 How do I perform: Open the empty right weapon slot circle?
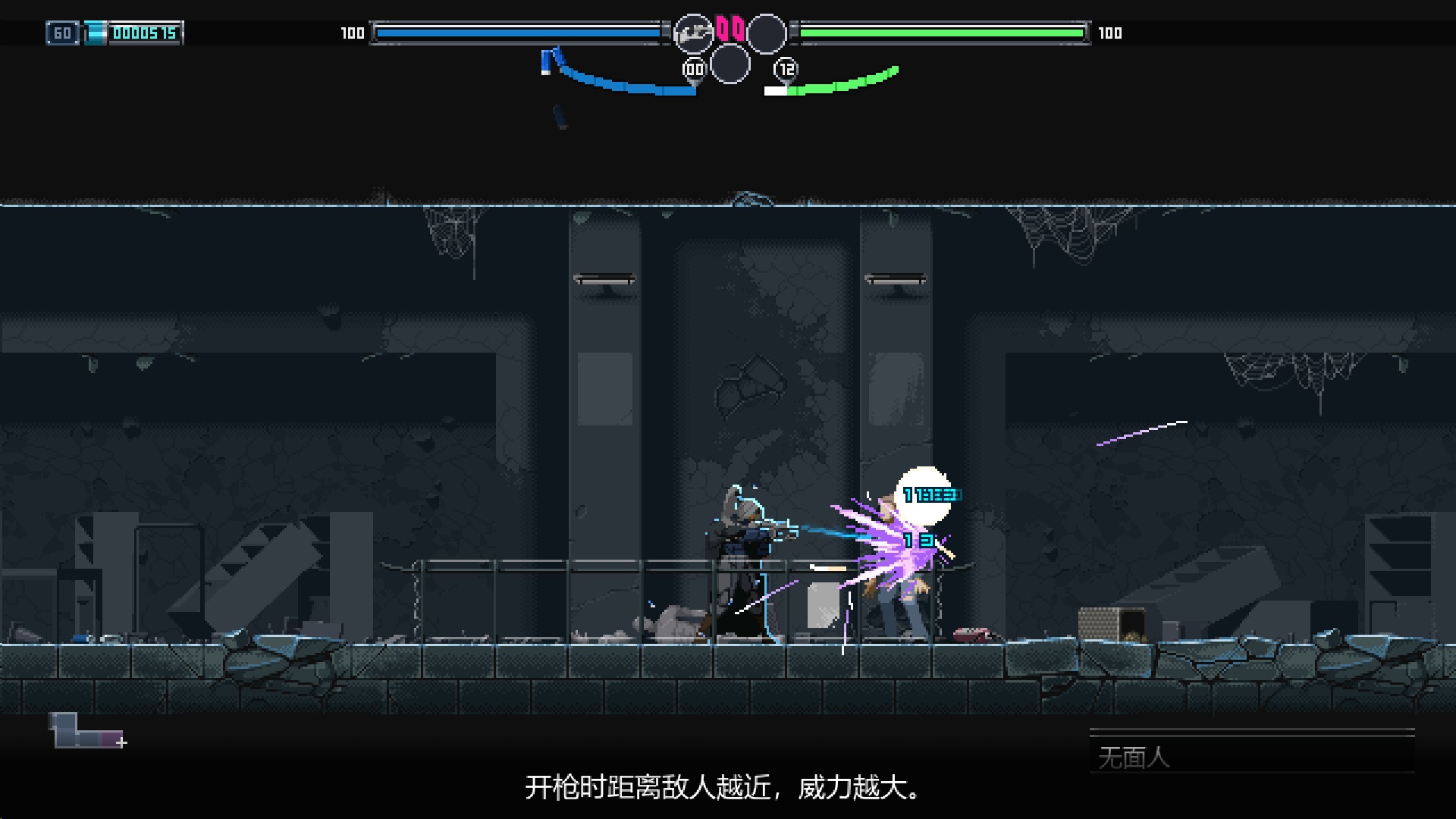coord(768,32)
